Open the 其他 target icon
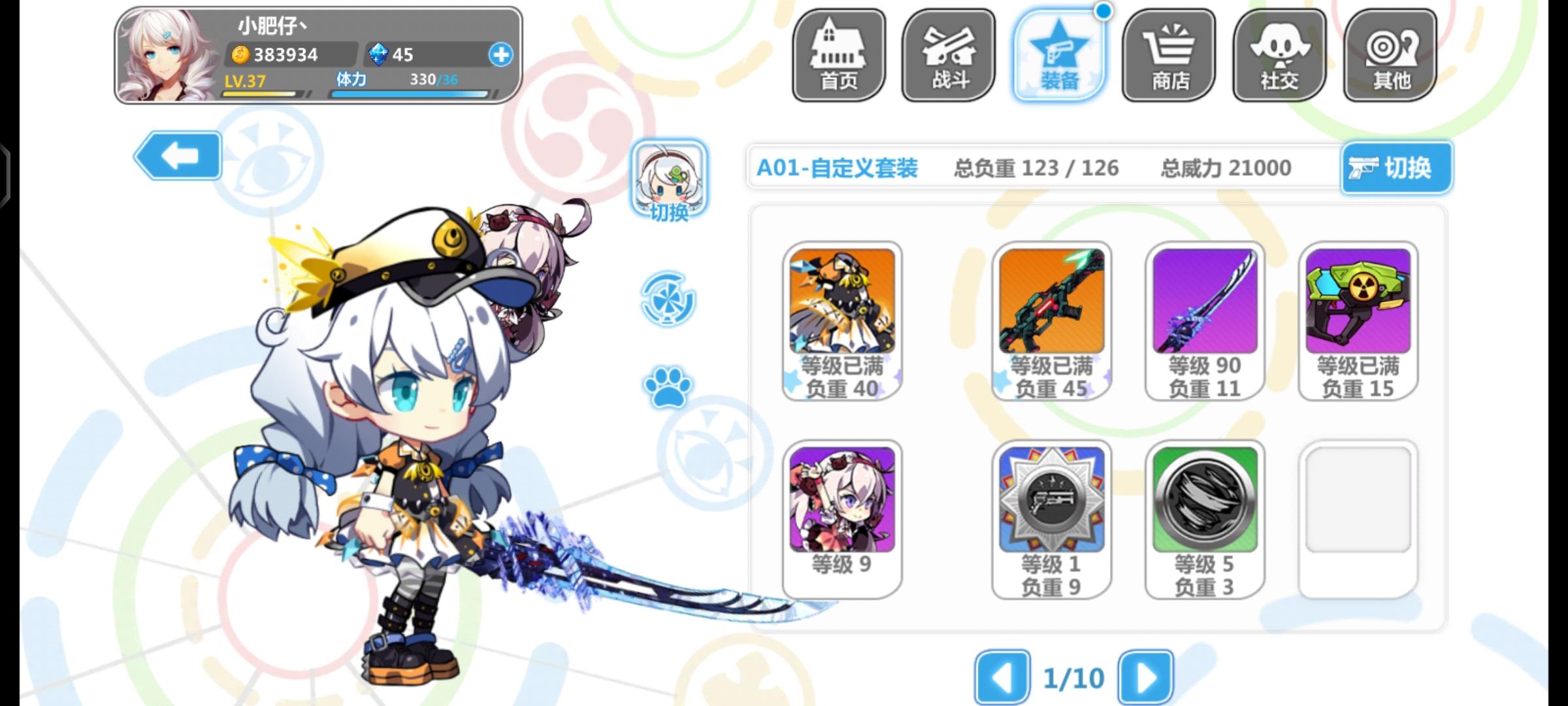The height and width of the screenshot is (706, 1568). (x=1389, y=56)
